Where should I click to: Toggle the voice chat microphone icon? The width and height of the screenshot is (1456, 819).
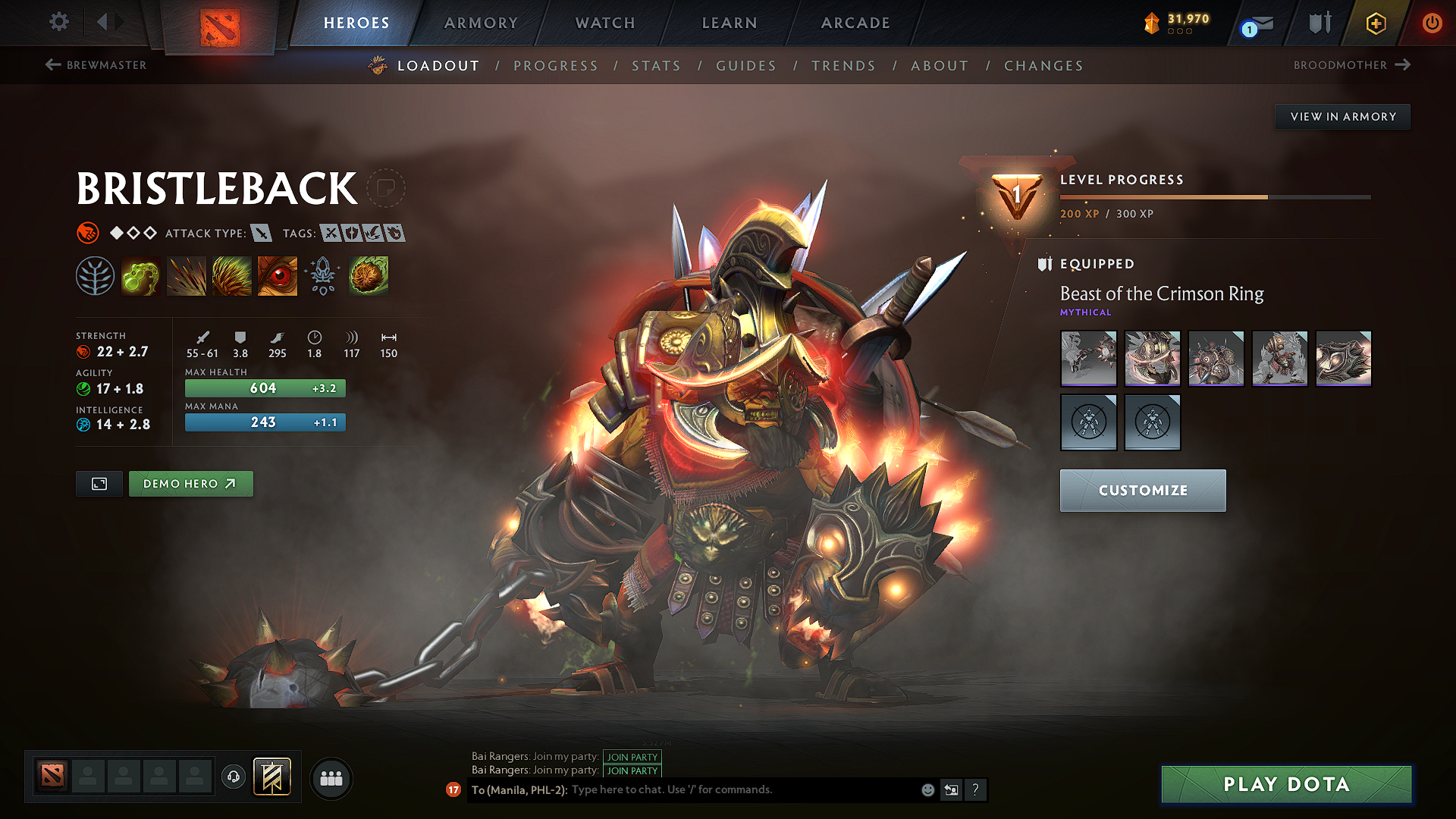[234, 778]
